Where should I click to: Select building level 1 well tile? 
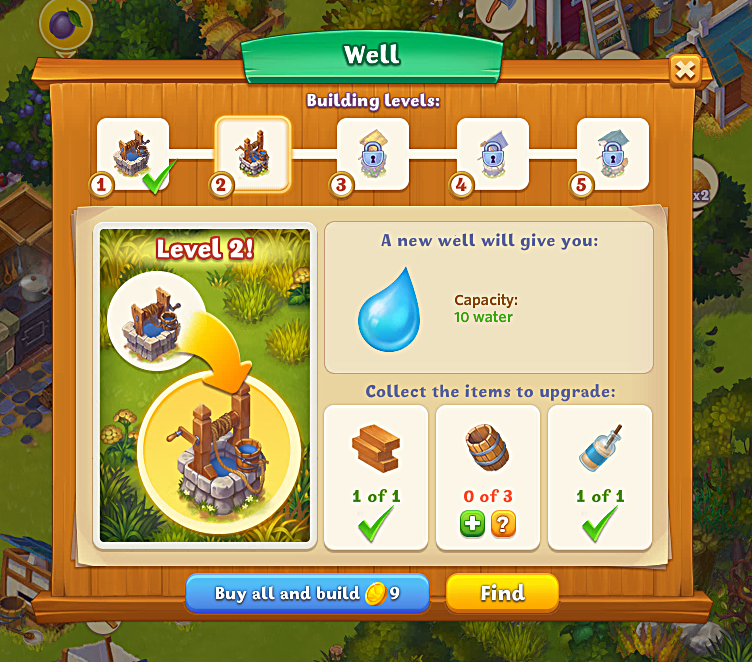pos(133,154)
